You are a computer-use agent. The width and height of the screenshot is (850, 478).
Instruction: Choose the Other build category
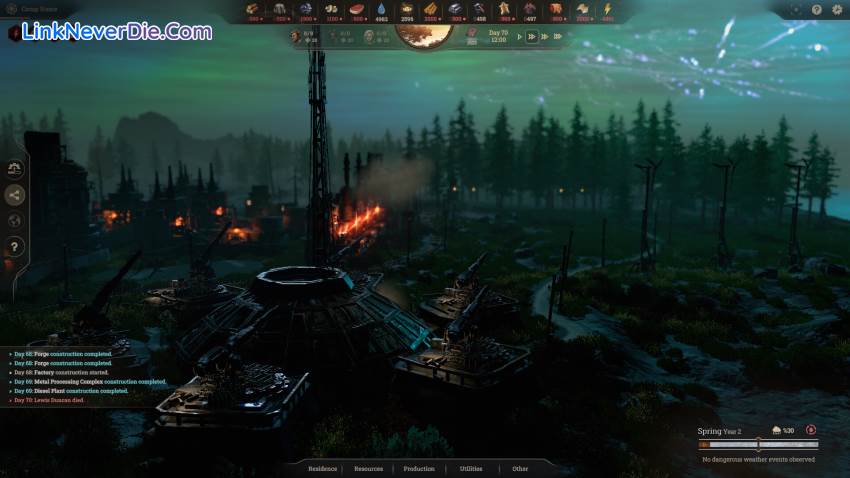click(520, 468)
